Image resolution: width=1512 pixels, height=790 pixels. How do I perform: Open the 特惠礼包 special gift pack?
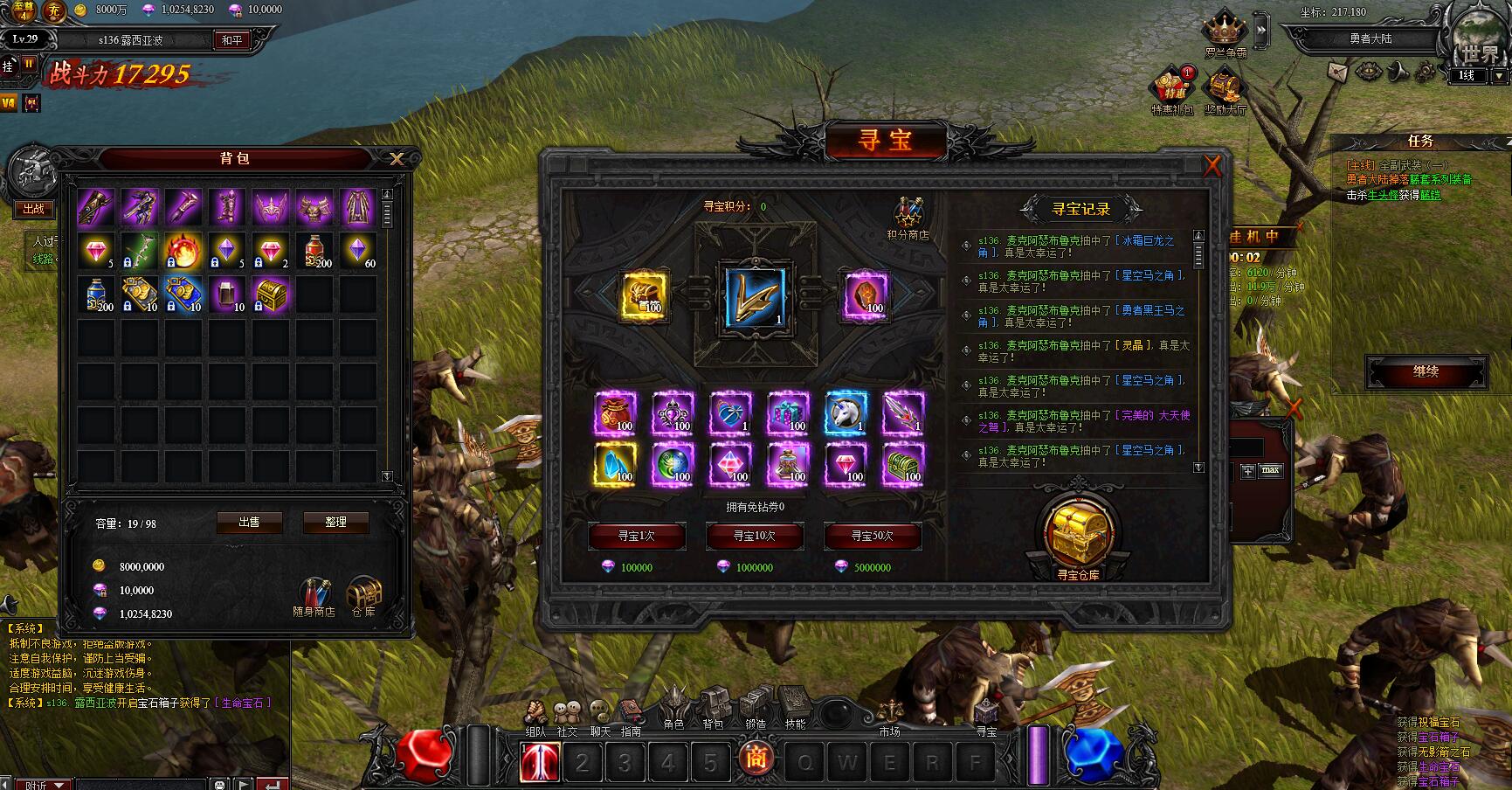click(1171, 88)
